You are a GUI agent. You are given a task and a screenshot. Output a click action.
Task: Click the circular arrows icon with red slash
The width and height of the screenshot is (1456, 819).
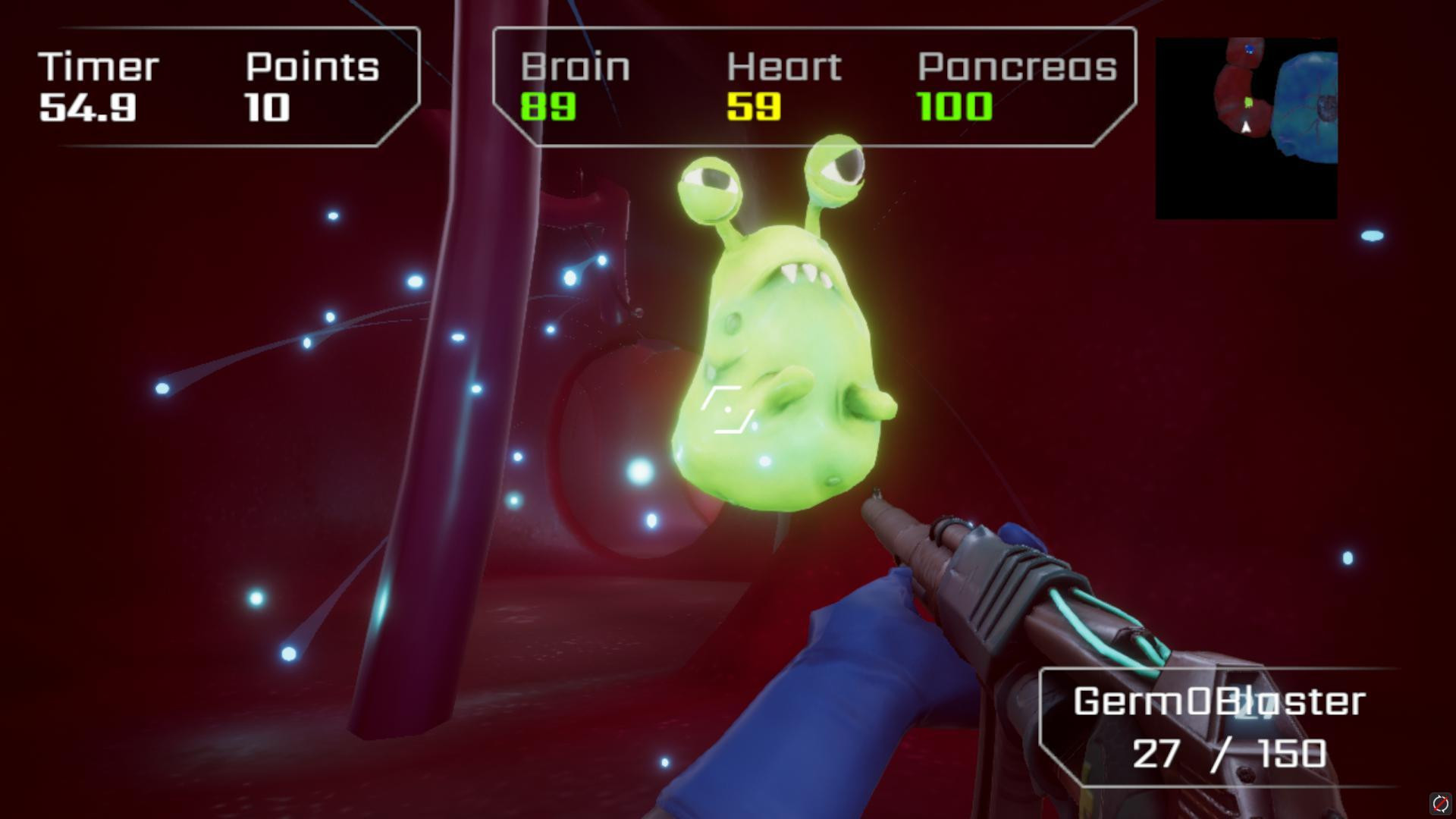click(x=1439, y=803)
